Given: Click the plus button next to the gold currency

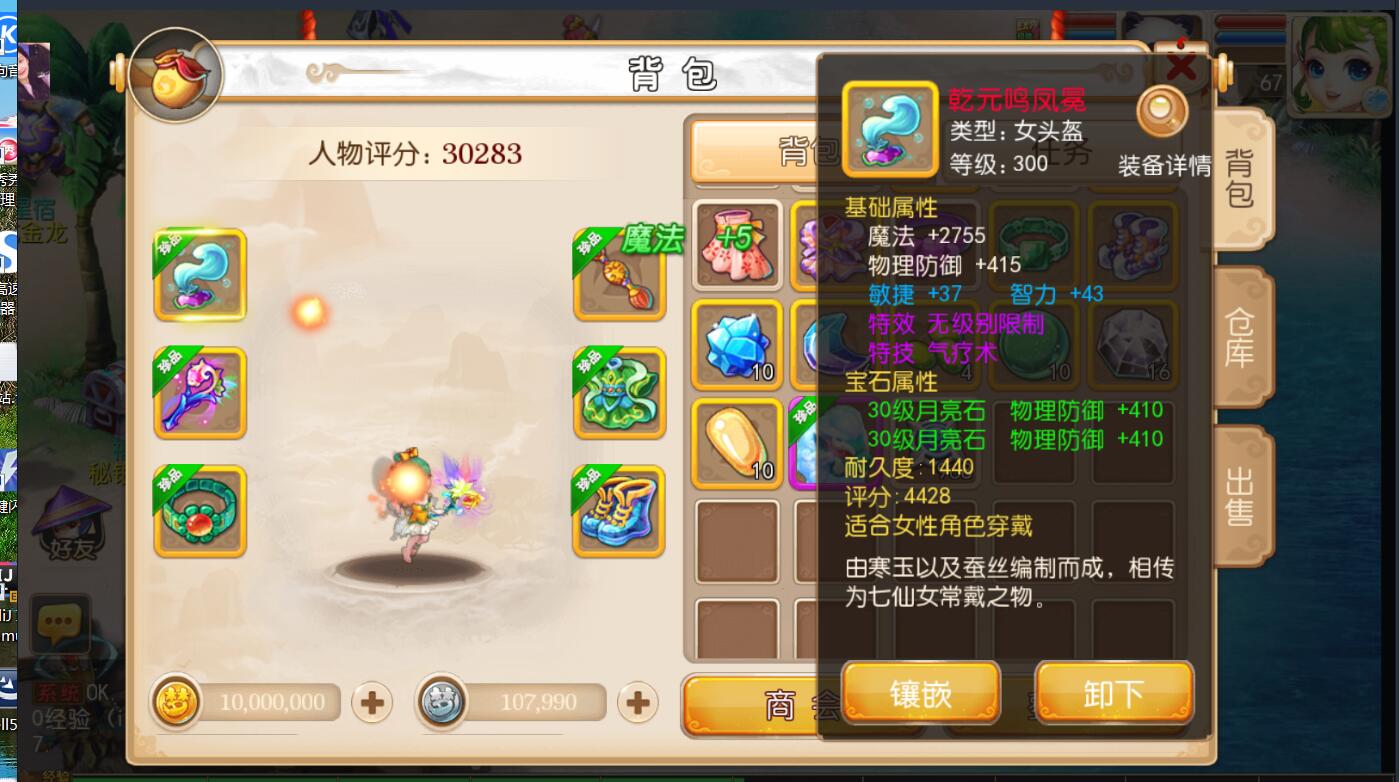Looking at the screenshot, I should pyautogui.click(x=370, y=703).
